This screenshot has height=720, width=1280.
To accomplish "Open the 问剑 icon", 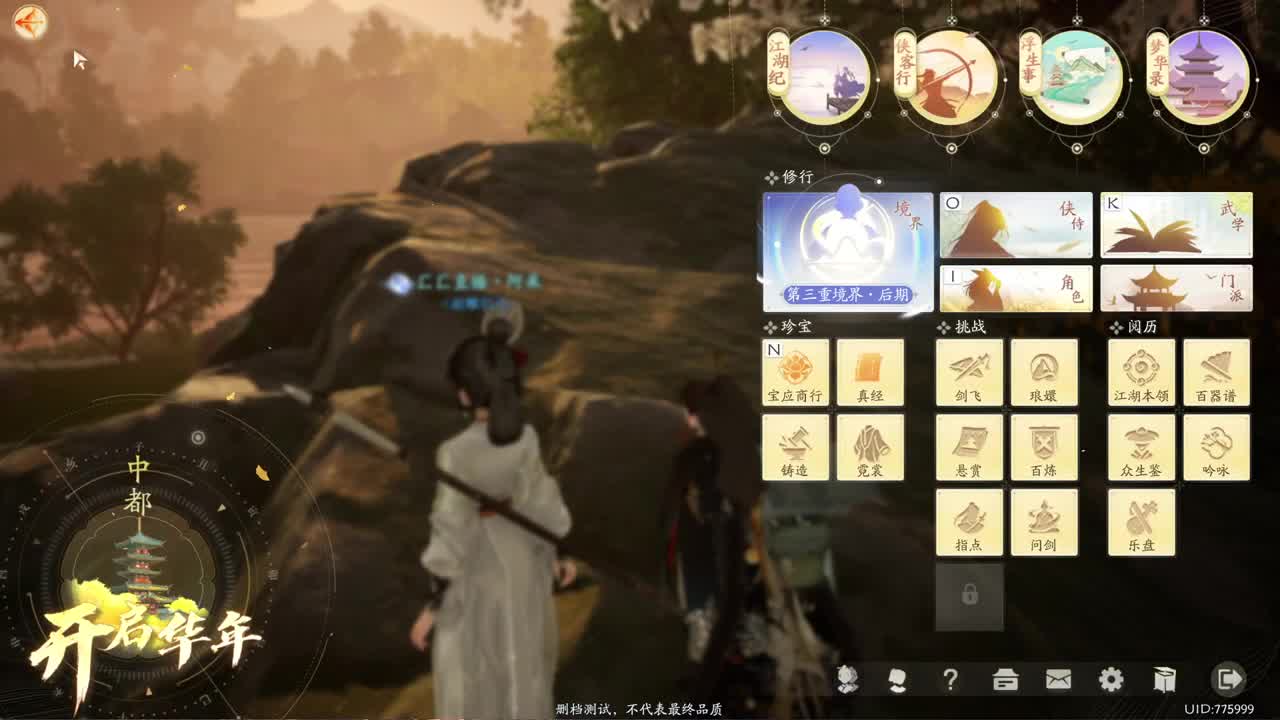I will [1043, 522].
